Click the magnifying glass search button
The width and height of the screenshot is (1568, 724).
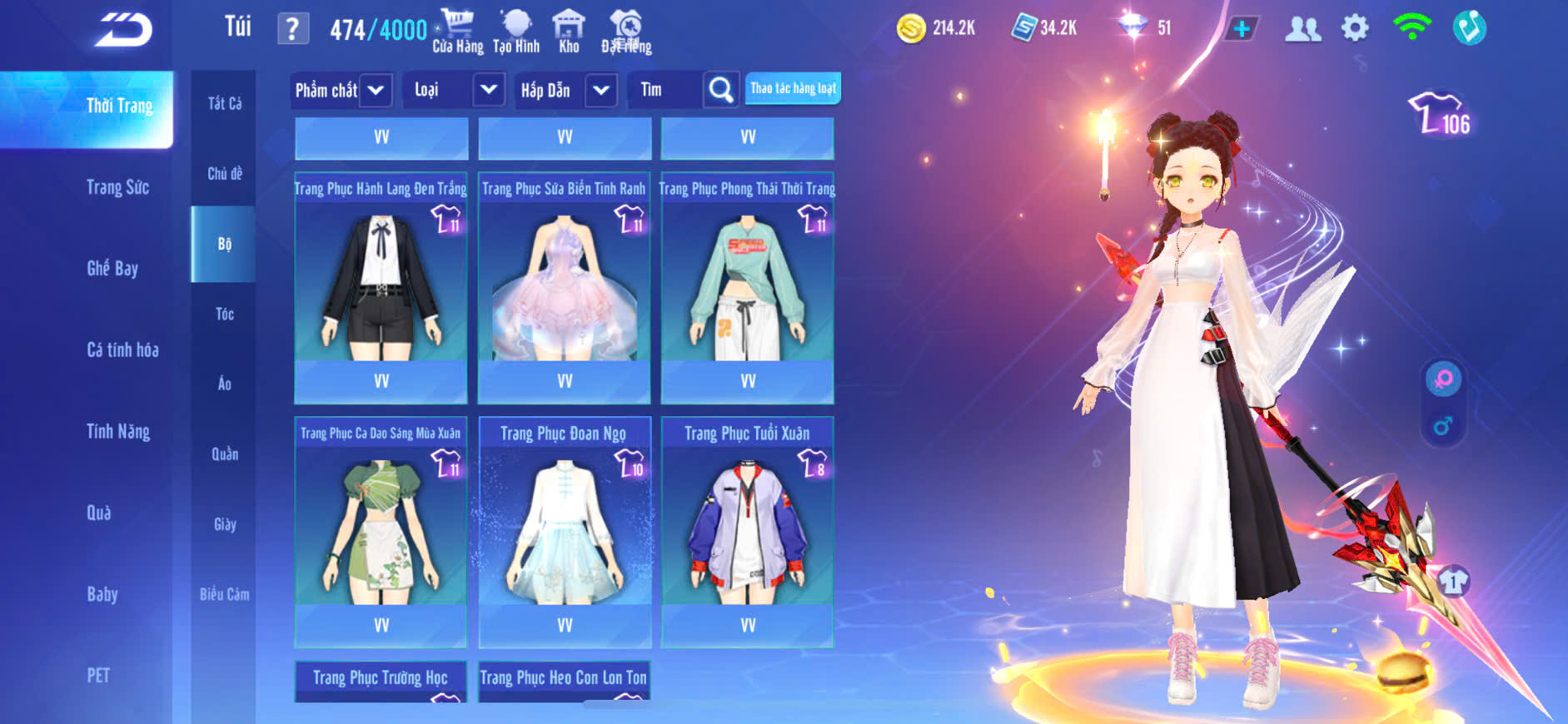pyautogui.click(x=720, y=90)
